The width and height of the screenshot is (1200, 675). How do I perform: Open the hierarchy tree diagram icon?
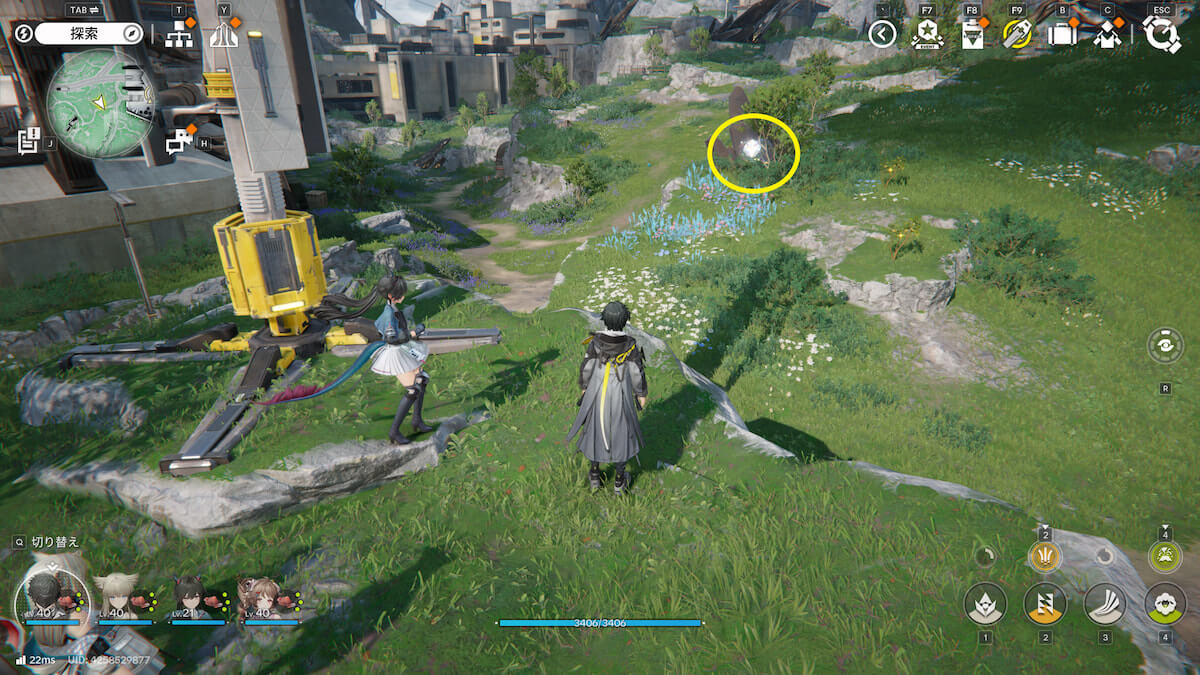(x=180, y=35)
